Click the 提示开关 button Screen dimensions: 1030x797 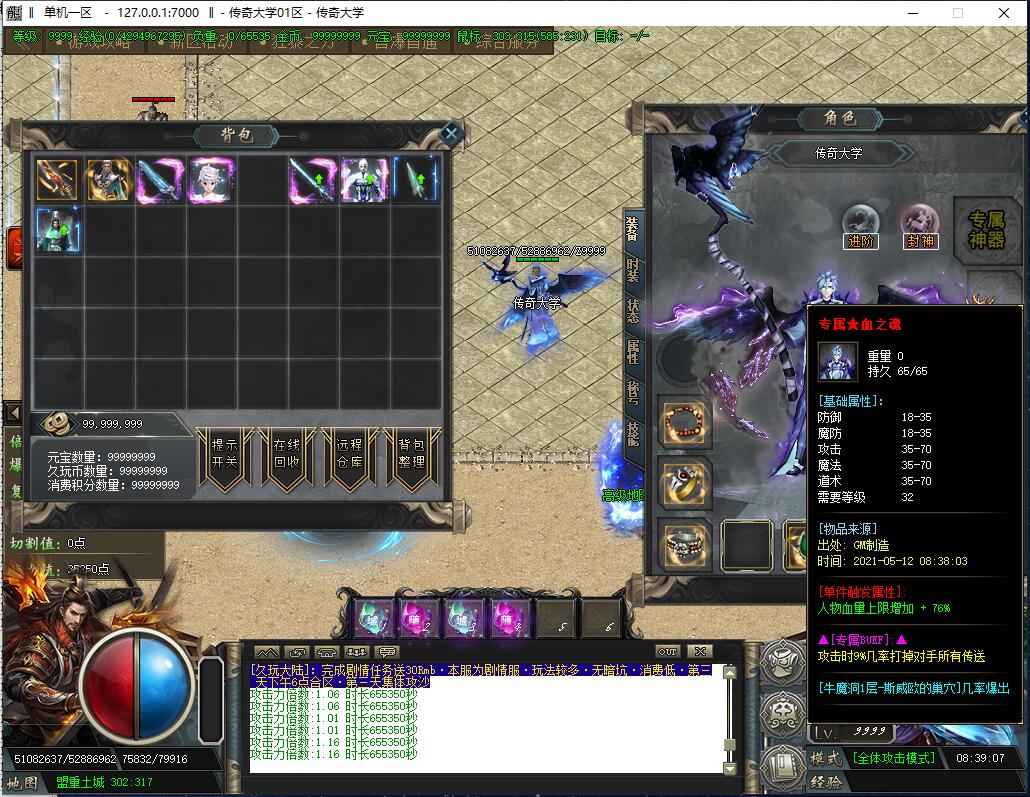coord(225,456)
